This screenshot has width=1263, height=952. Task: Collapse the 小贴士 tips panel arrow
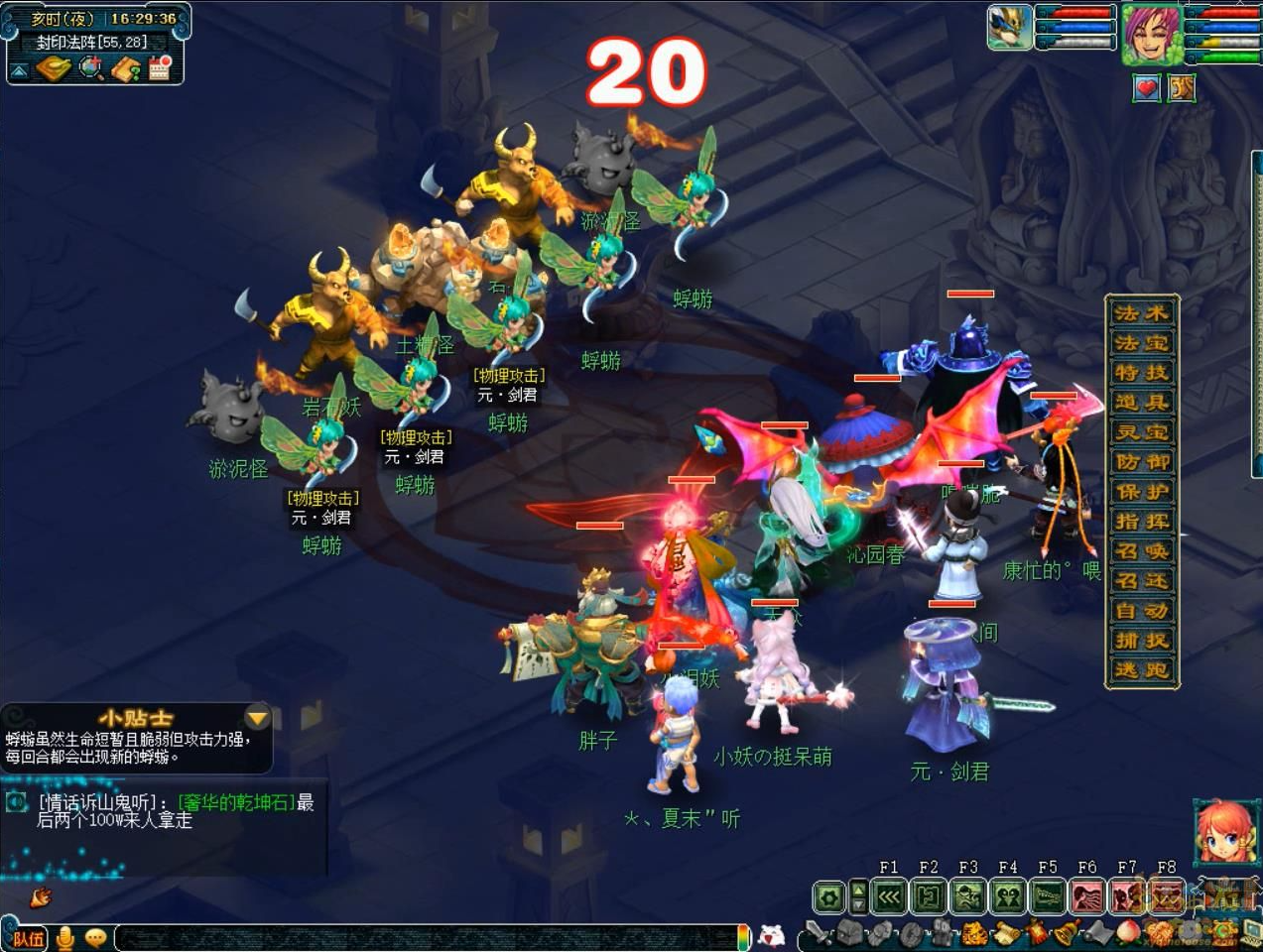(257, 717)
